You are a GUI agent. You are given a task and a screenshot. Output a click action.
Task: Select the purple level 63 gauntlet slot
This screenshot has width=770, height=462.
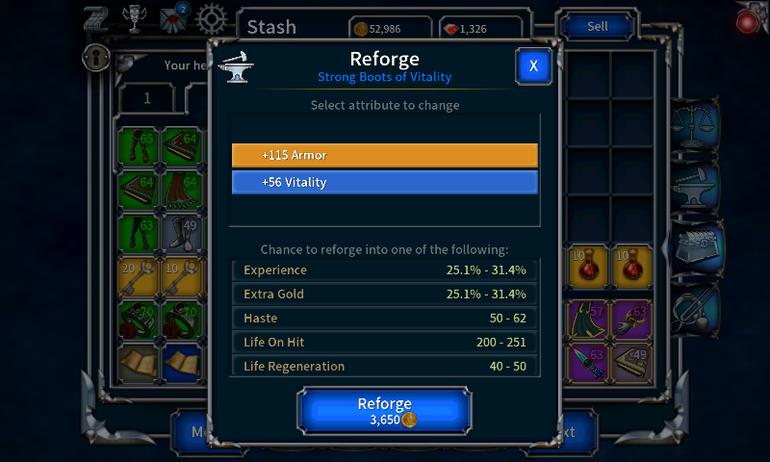click(x=633, y=319)
